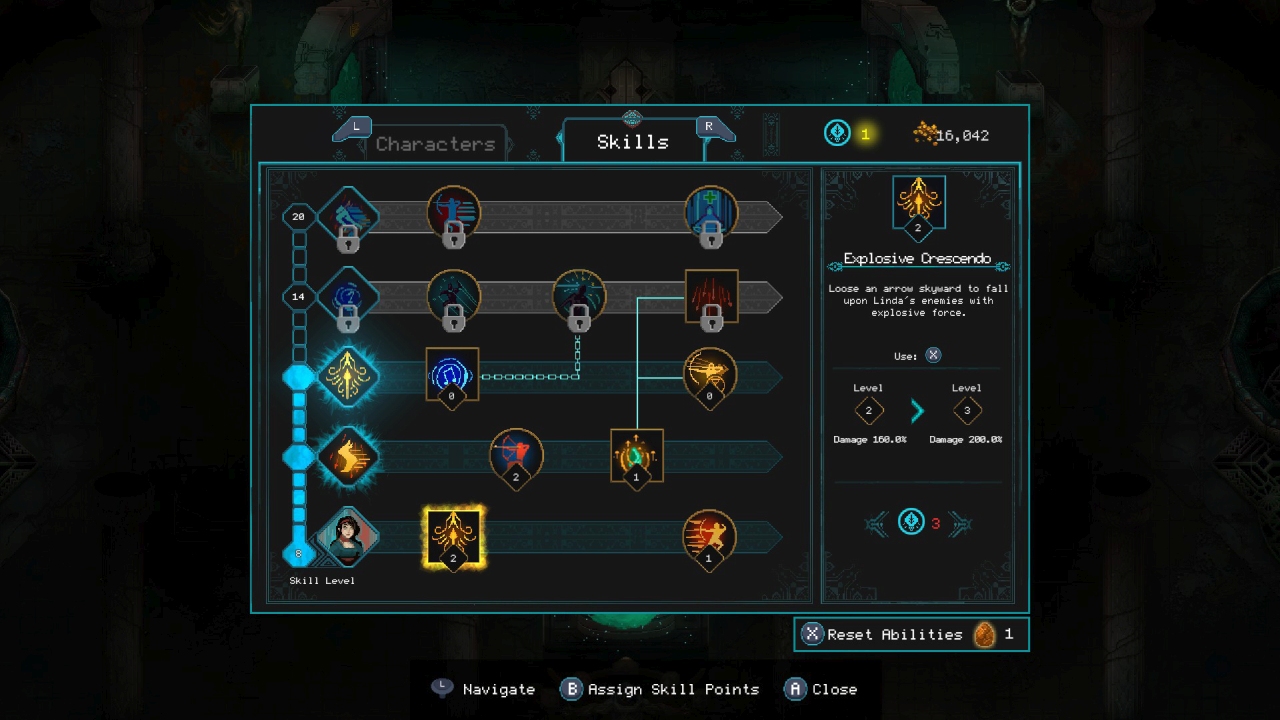Click the level 20 marker on the skill level bar
Image resolution: width=1280 pixels, height=720 pixels.
(x=296, y=217)
